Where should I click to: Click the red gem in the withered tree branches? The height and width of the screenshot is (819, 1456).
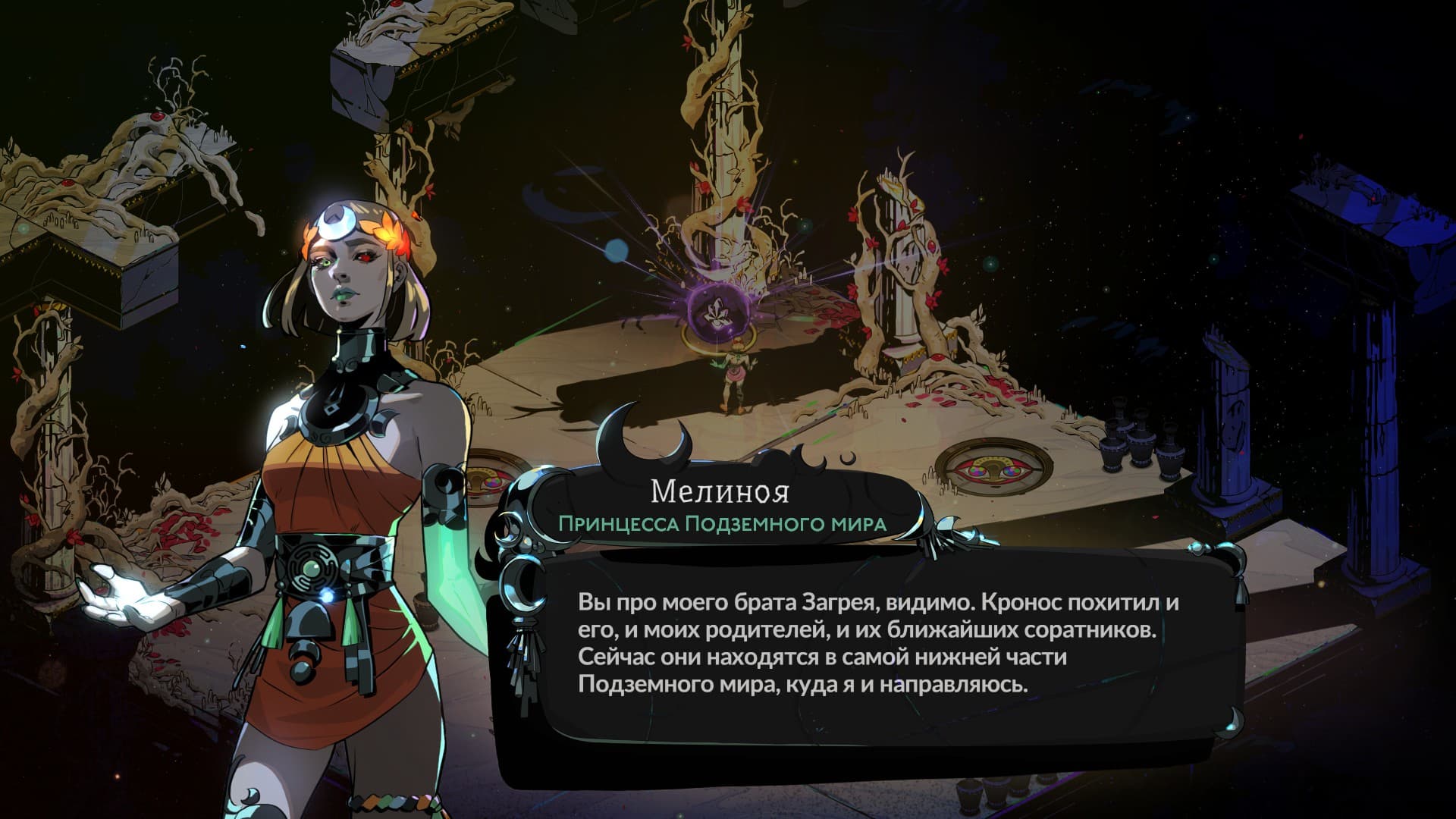pos(159,118)
